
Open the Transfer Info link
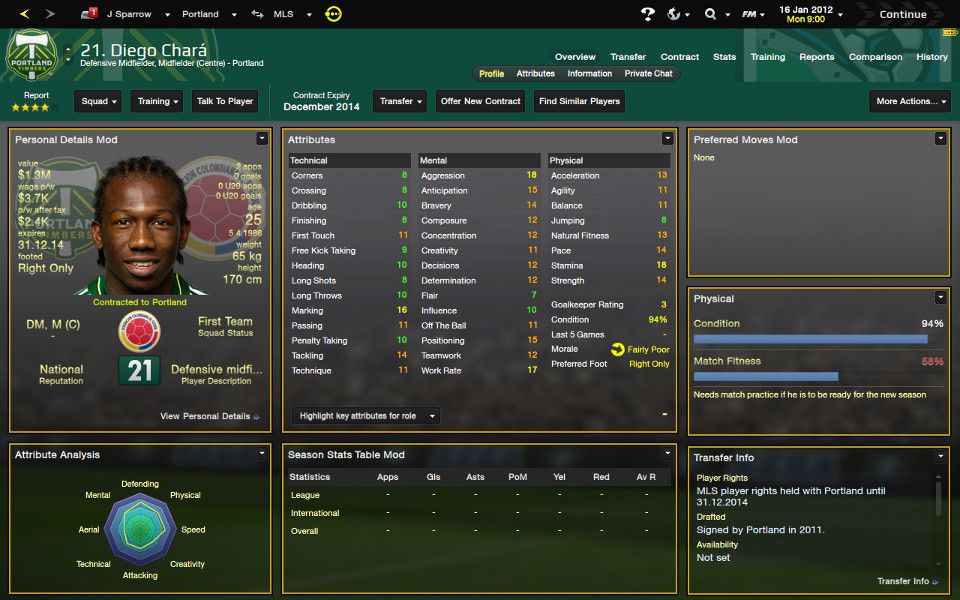(x=907, y=581)
